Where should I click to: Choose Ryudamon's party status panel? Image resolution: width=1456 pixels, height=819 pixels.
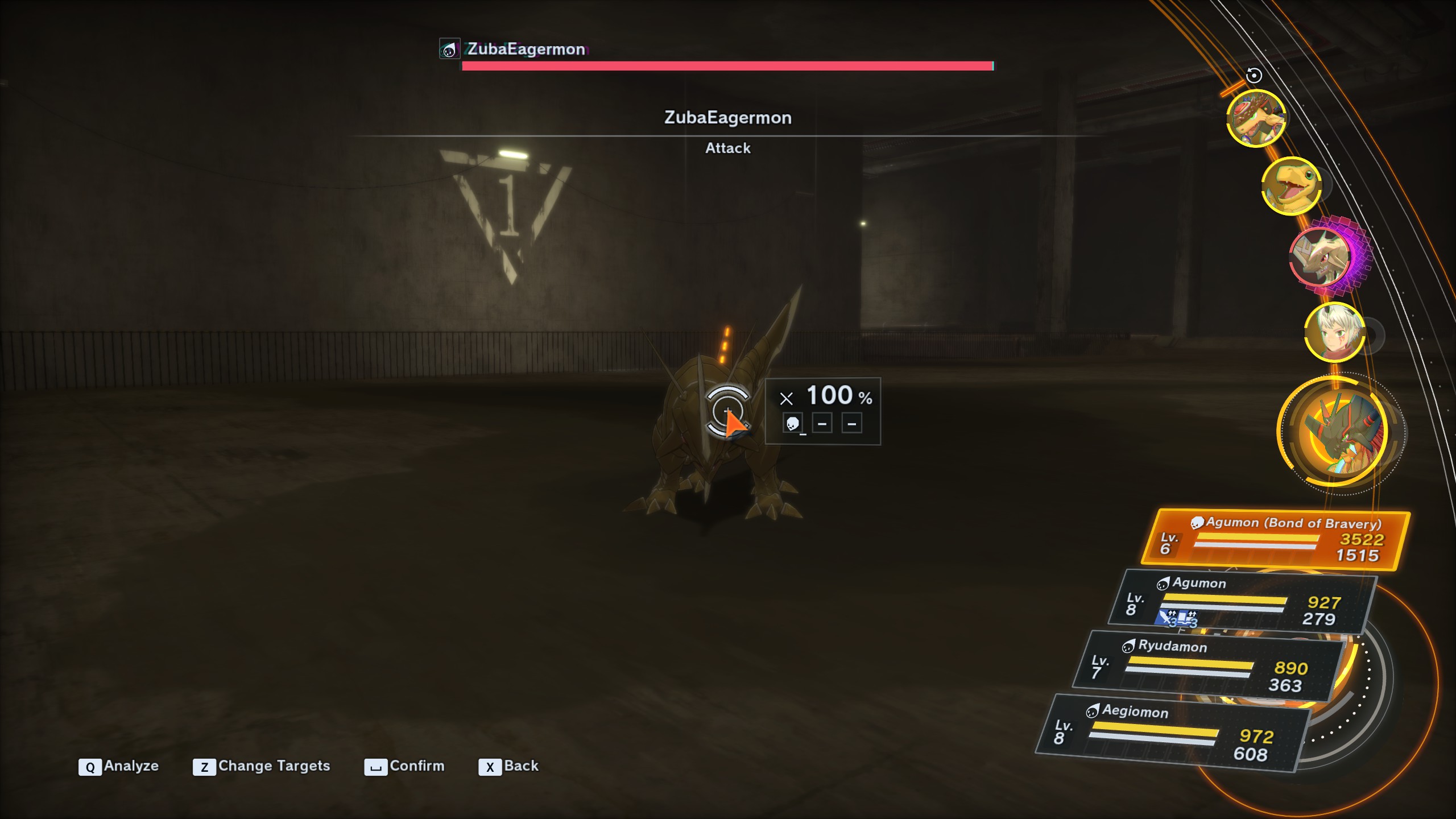(x=1208, y=666)
